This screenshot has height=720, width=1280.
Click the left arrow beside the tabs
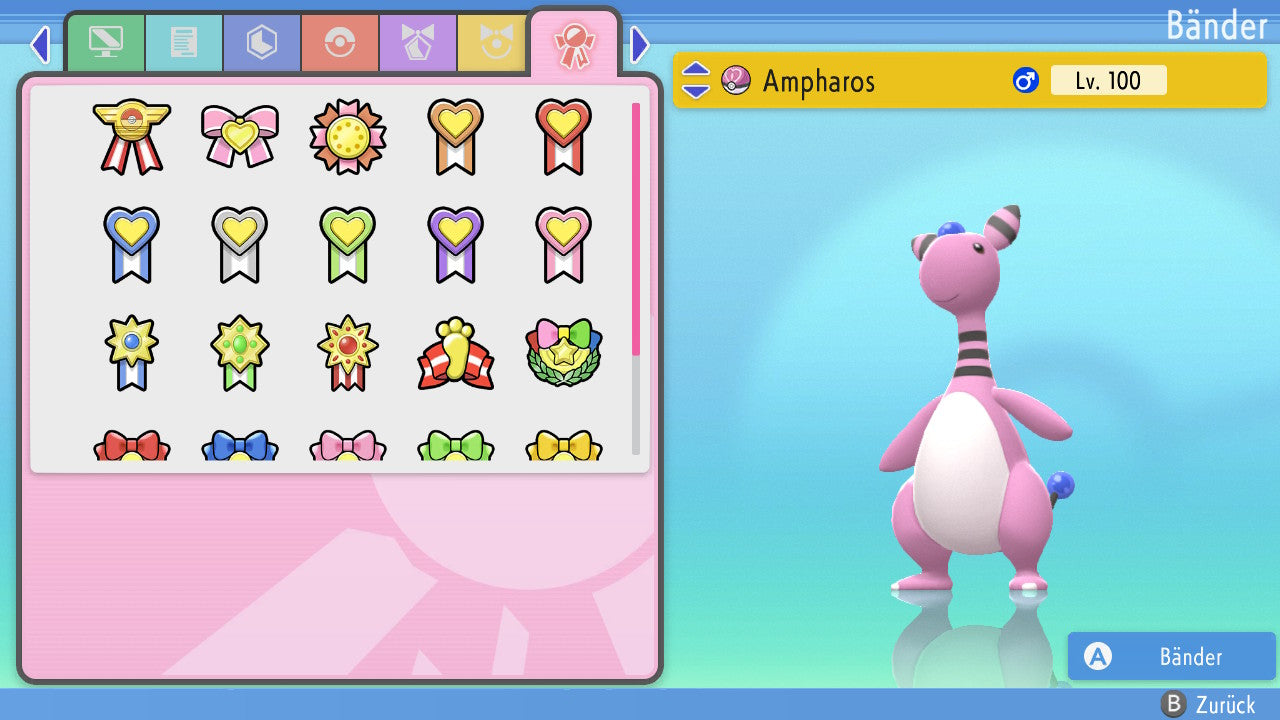pyautogui.click(x=40, y=44)
